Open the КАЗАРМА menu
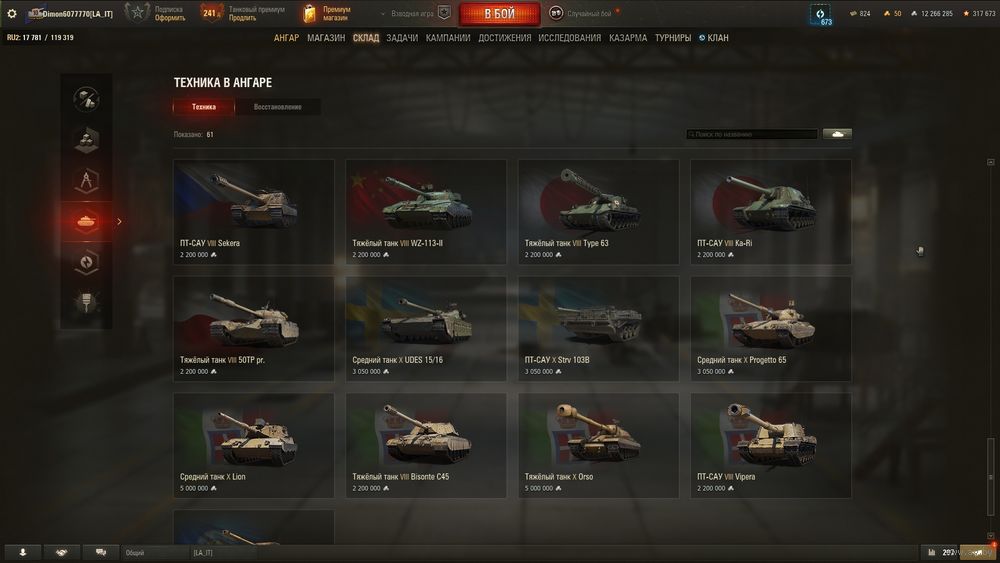Viewport: 1000px width, 563px height. [x=628, y=38]
